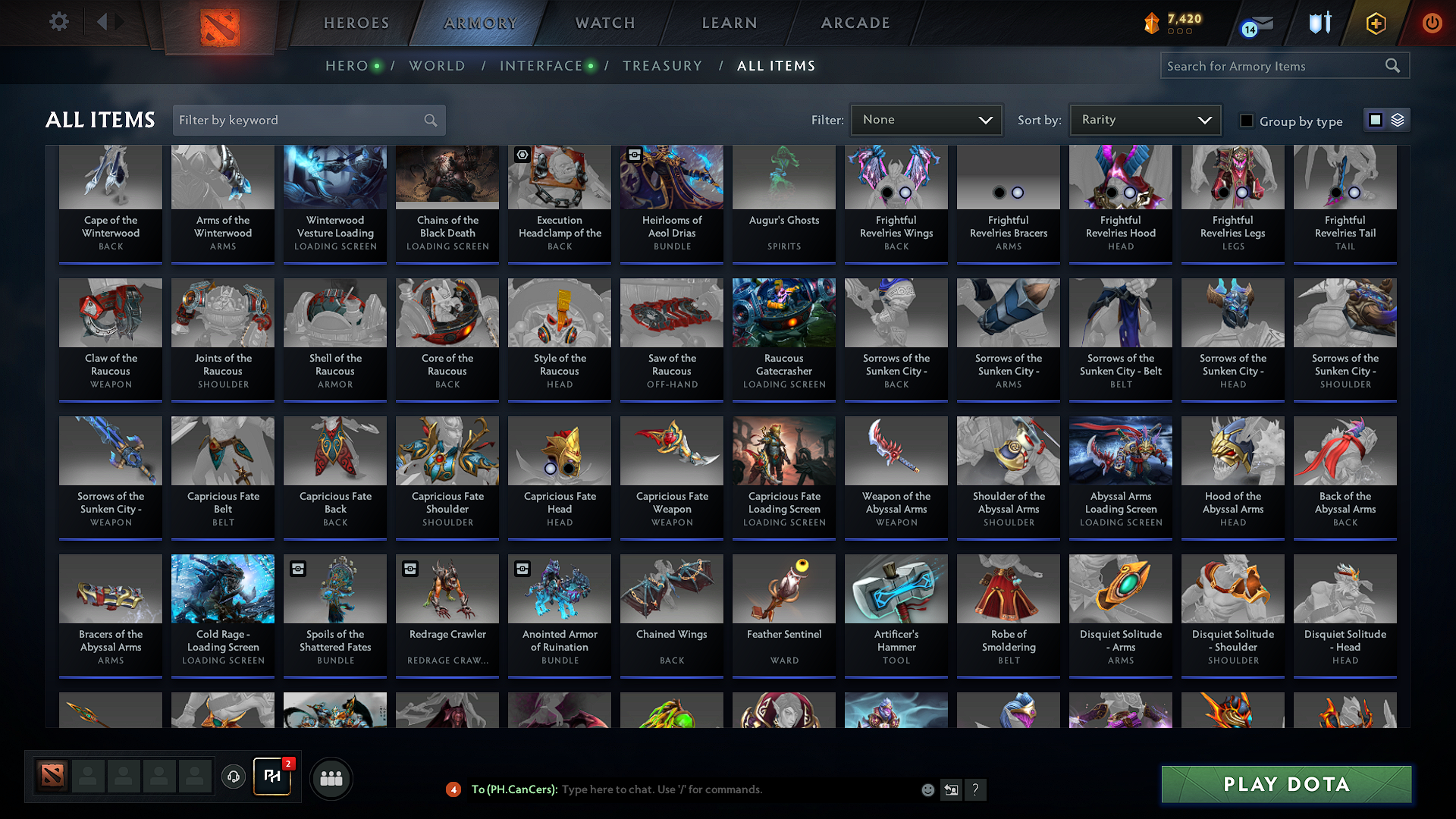The width and height of the screenshot is (1456, 819).
Task: Switch to the WATCH tab
Action: [x=603, y=23]
